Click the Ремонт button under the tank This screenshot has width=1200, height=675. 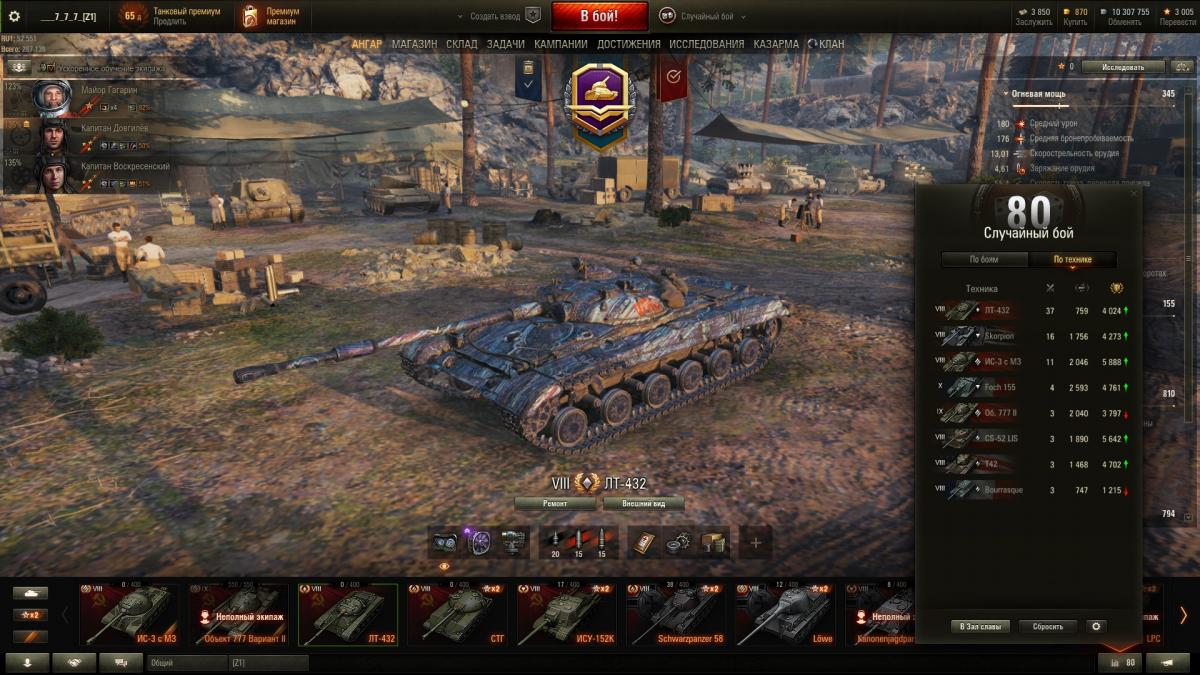pyautogui.click(x=555, y=504)
